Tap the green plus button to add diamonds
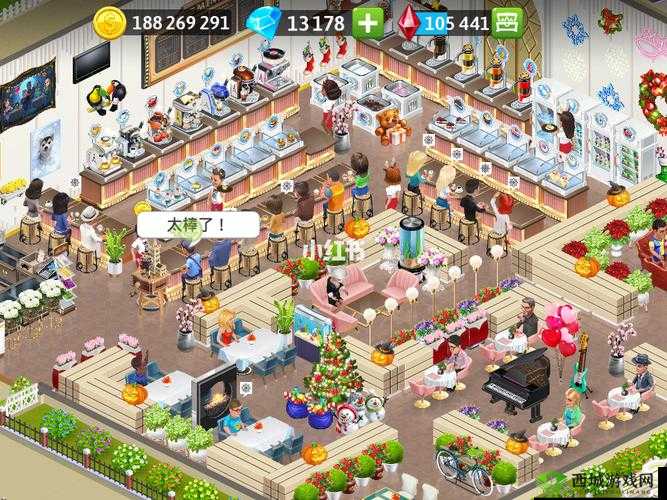The height and width of the screenshot is (500, 667). [367, 22]
